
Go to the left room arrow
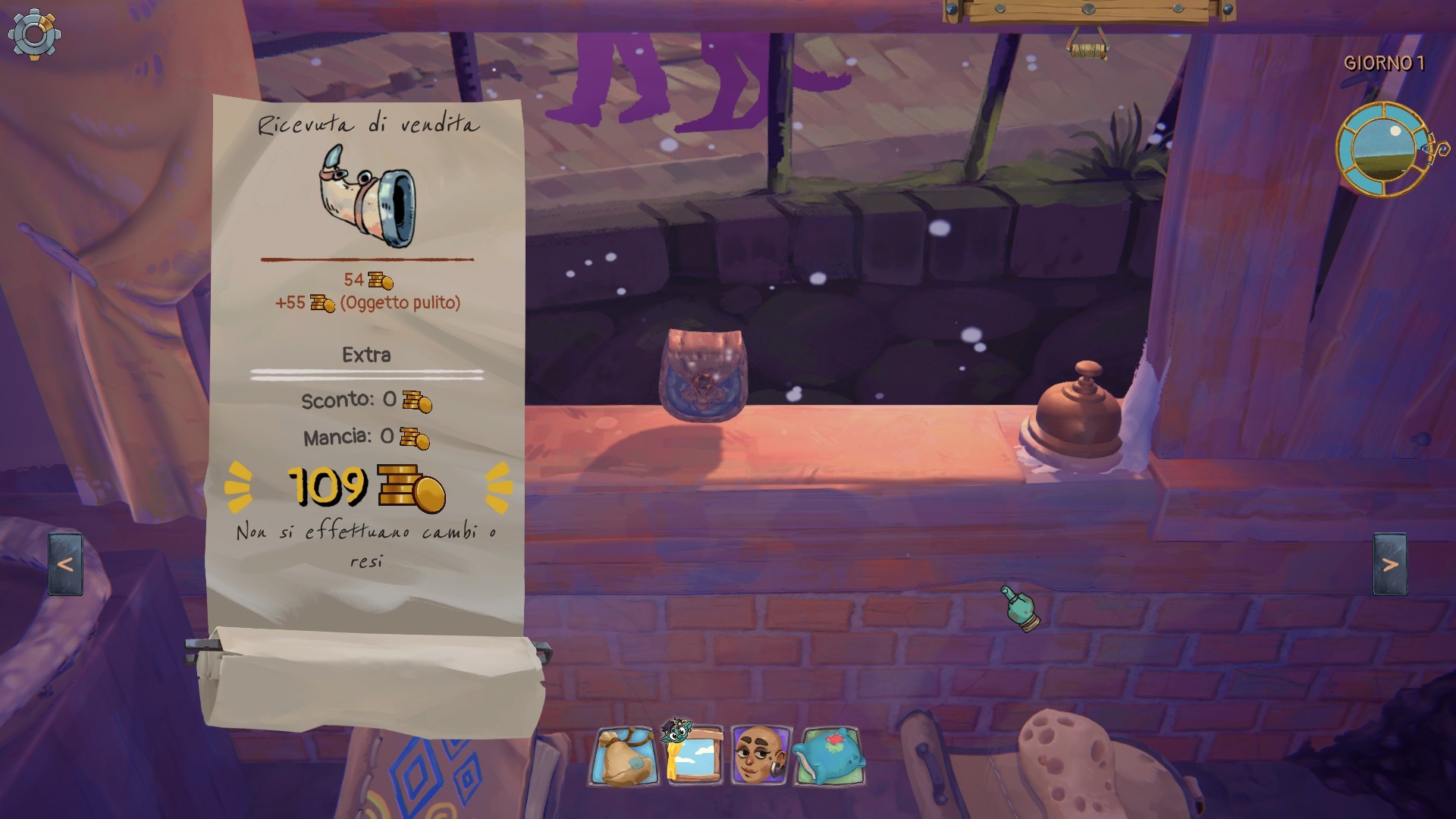(x=65, y=564)
